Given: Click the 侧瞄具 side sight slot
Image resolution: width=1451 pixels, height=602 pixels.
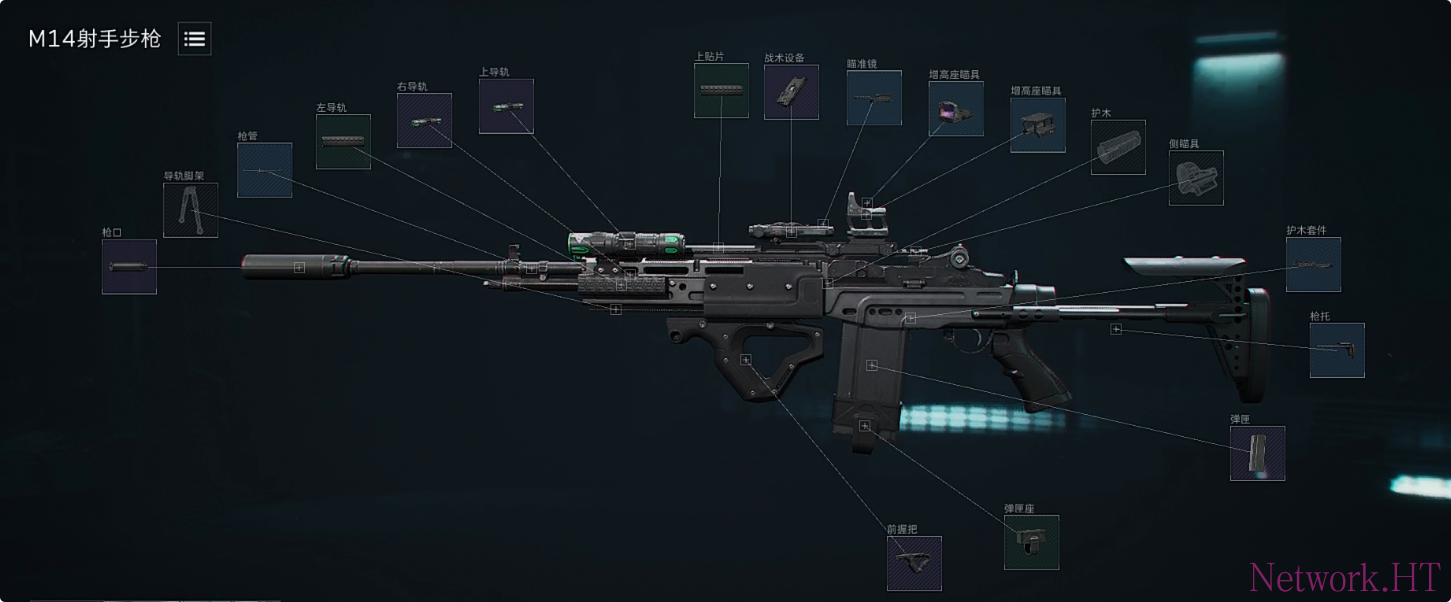Looking at the screenshot, I should pos(1196,178).
